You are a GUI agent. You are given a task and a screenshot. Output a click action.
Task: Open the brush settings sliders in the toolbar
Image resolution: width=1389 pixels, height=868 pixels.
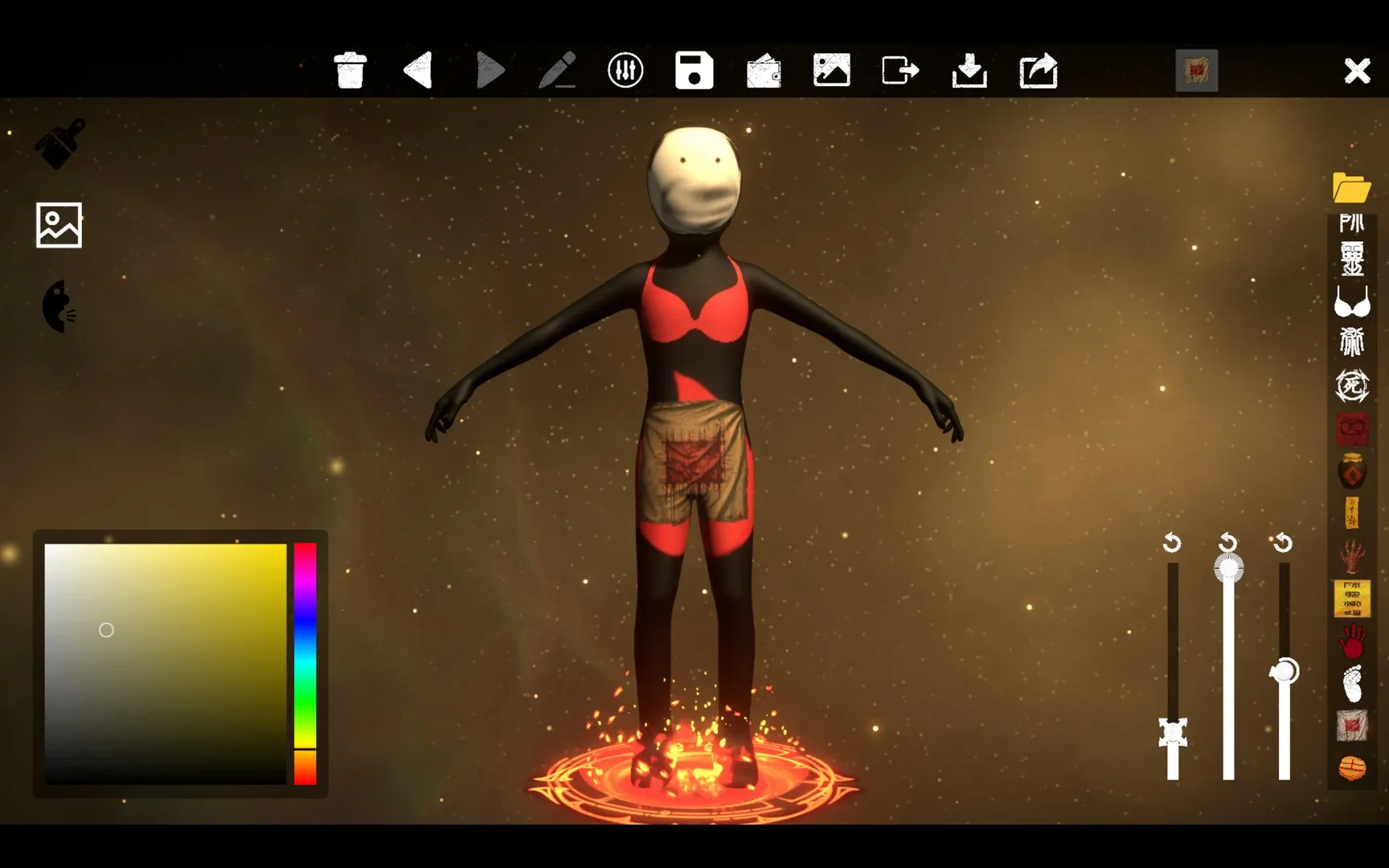click(626, 70)
